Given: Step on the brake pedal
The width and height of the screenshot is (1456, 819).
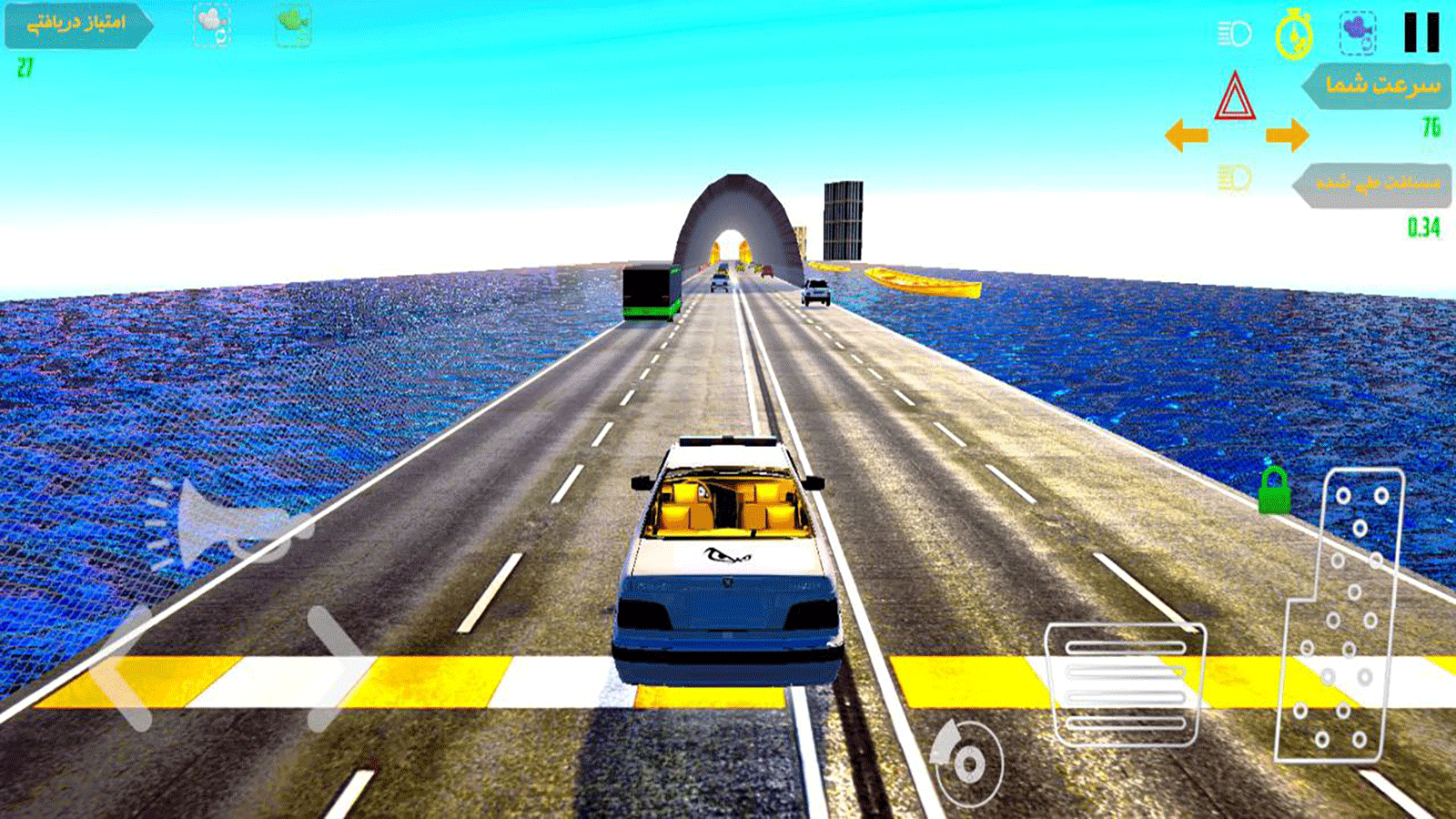Looking at the screenshot, I should click(1125, 684).
